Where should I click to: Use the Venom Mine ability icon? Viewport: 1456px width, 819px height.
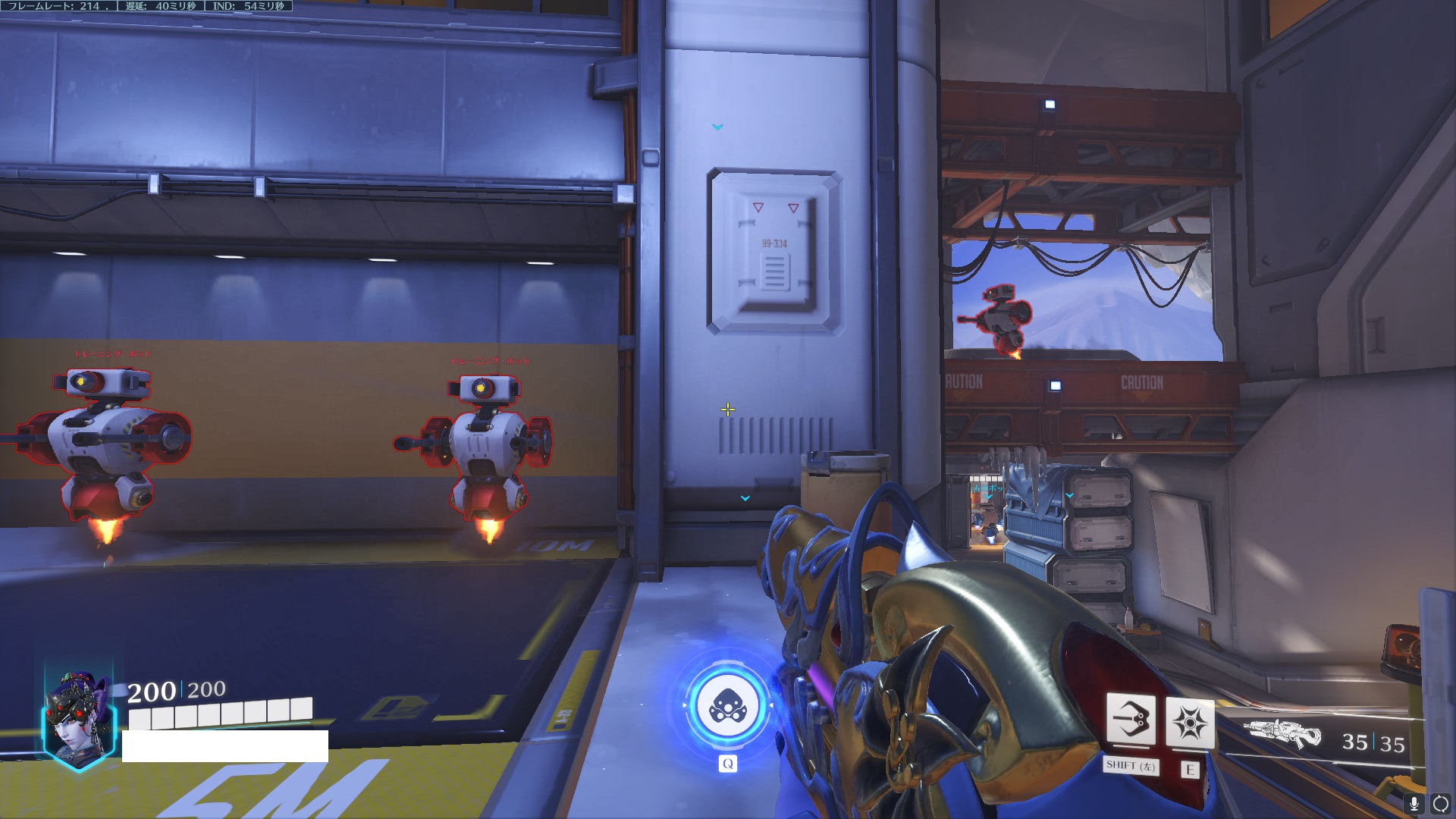coord(1190,722)
